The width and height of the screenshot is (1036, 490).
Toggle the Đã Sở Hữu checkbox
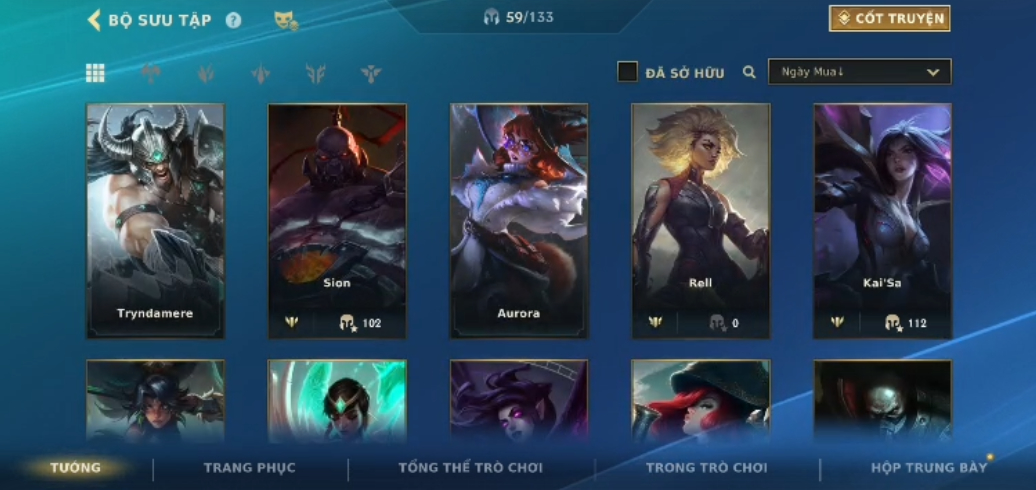point(627,72)
